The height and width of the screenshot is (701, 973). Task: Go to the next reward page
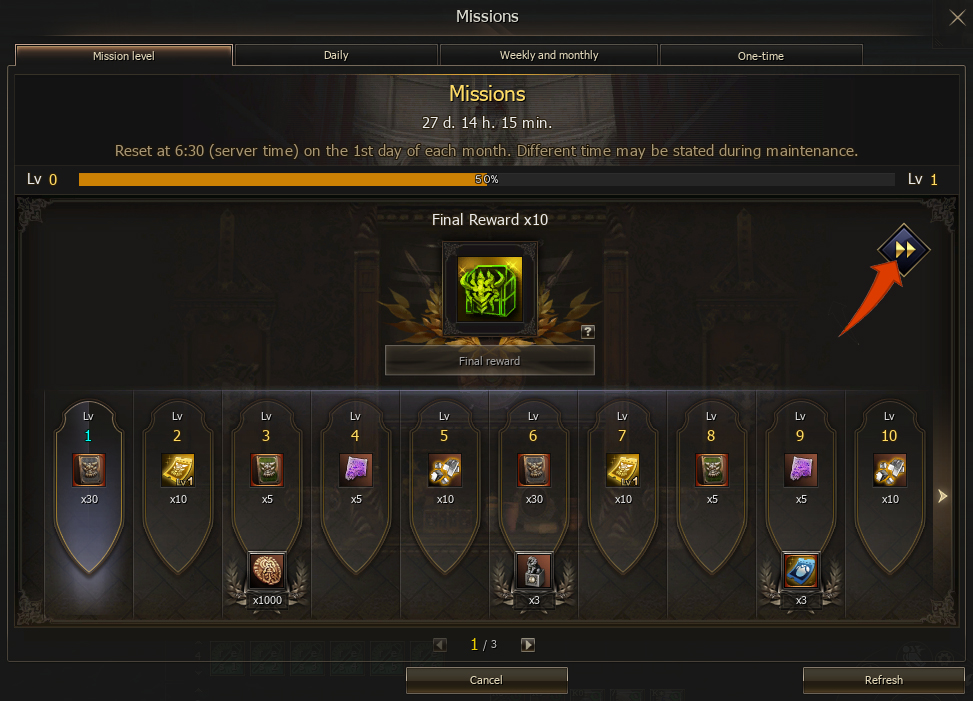tap(528, 645)
